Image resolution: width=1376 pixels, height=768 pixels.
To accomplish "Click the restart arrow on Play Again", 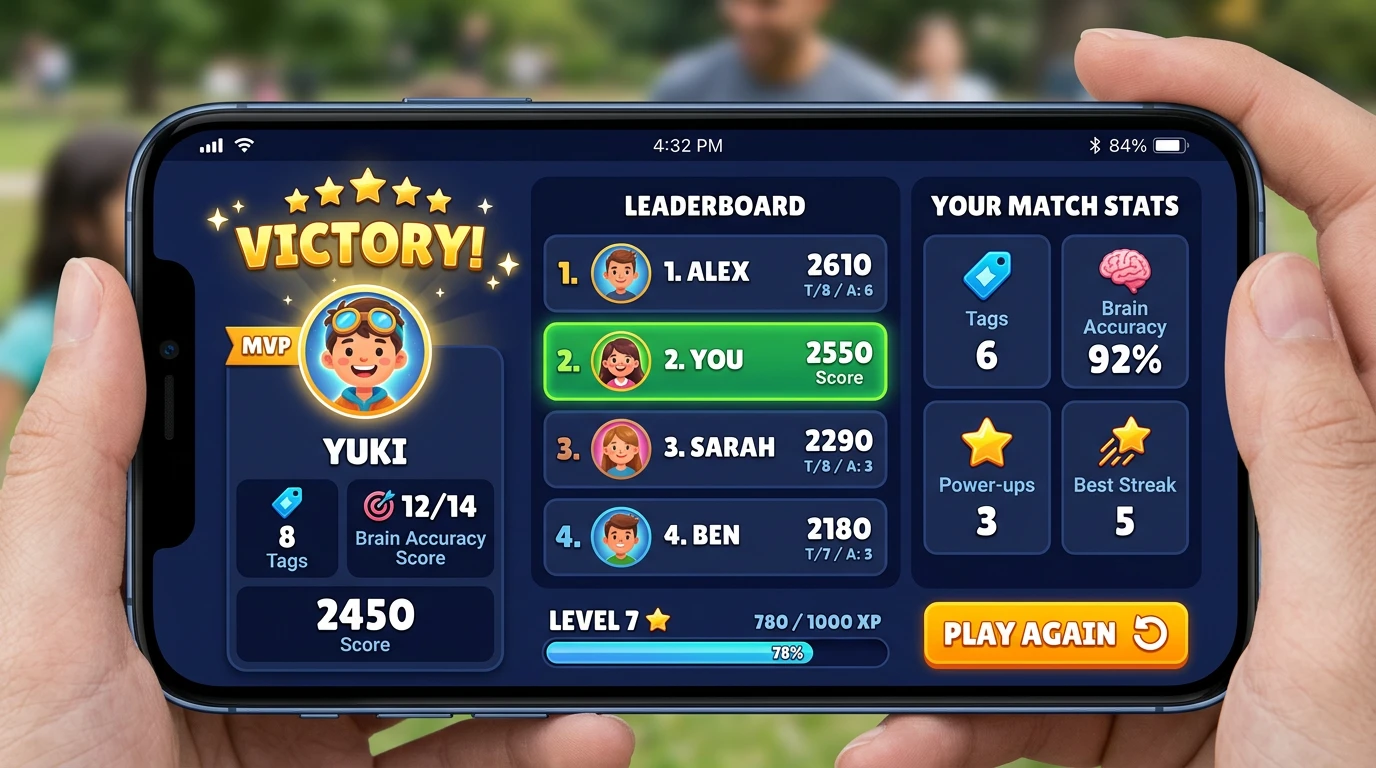I will 1148,634.
